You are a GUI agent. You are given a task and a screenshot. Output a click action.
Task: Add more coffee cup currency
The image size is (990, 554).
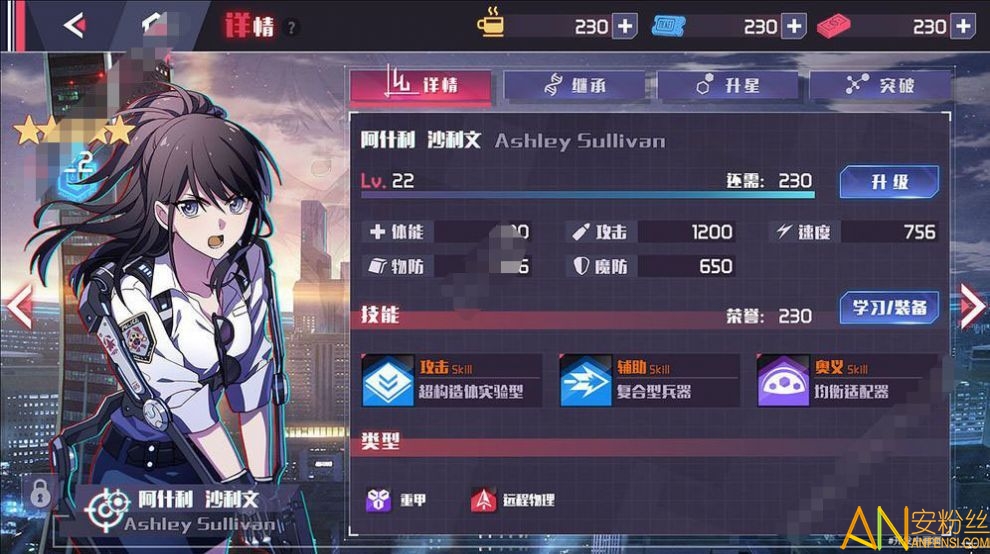tap(624, 26)
